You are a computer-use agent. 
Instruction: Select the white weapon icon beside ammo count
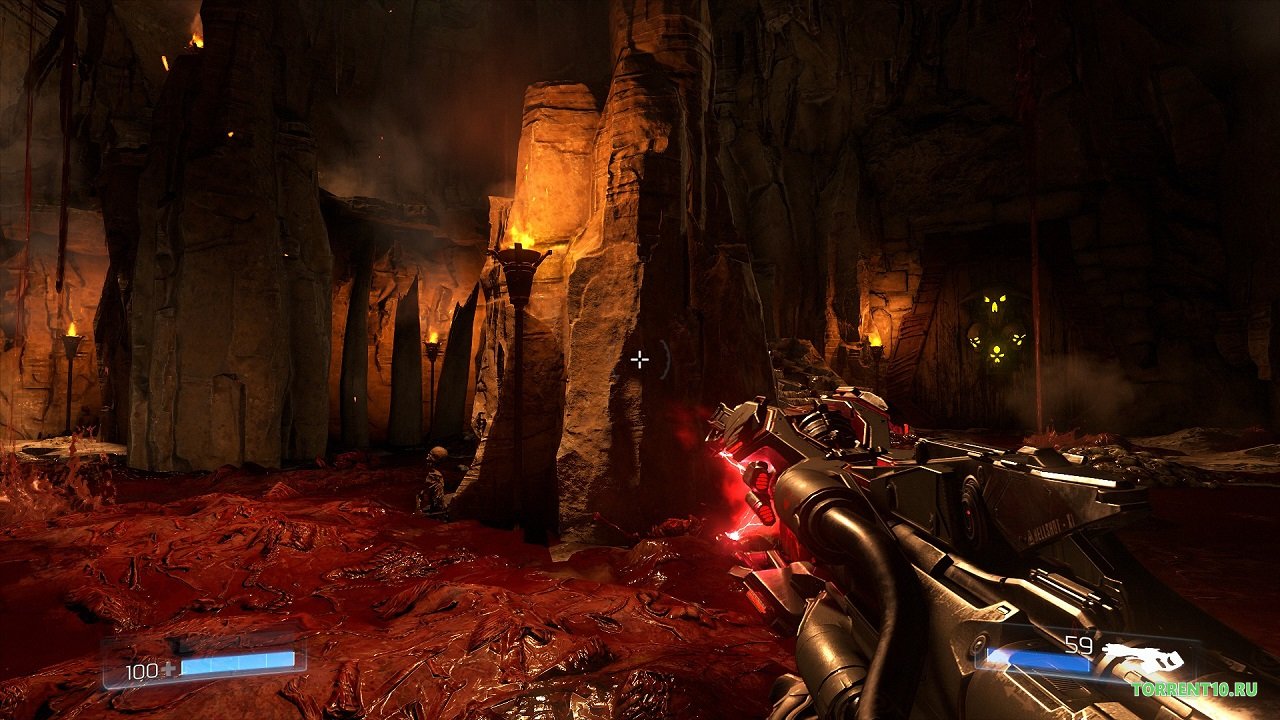(x=1142, y=659)
